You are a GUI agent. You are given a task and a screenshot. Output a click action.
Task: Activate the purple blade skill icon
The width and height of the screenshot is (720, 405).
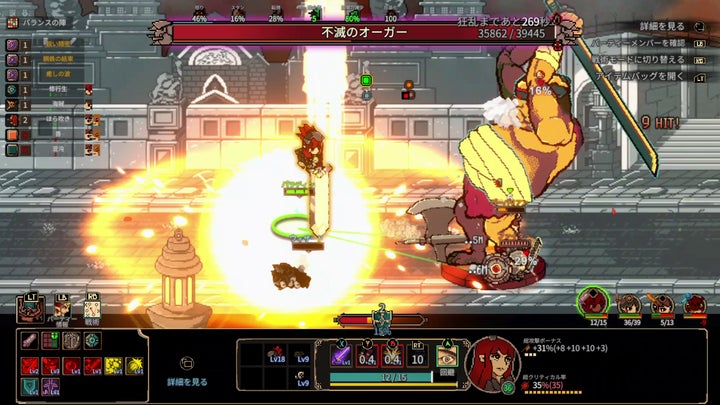[x=340, y=356]
